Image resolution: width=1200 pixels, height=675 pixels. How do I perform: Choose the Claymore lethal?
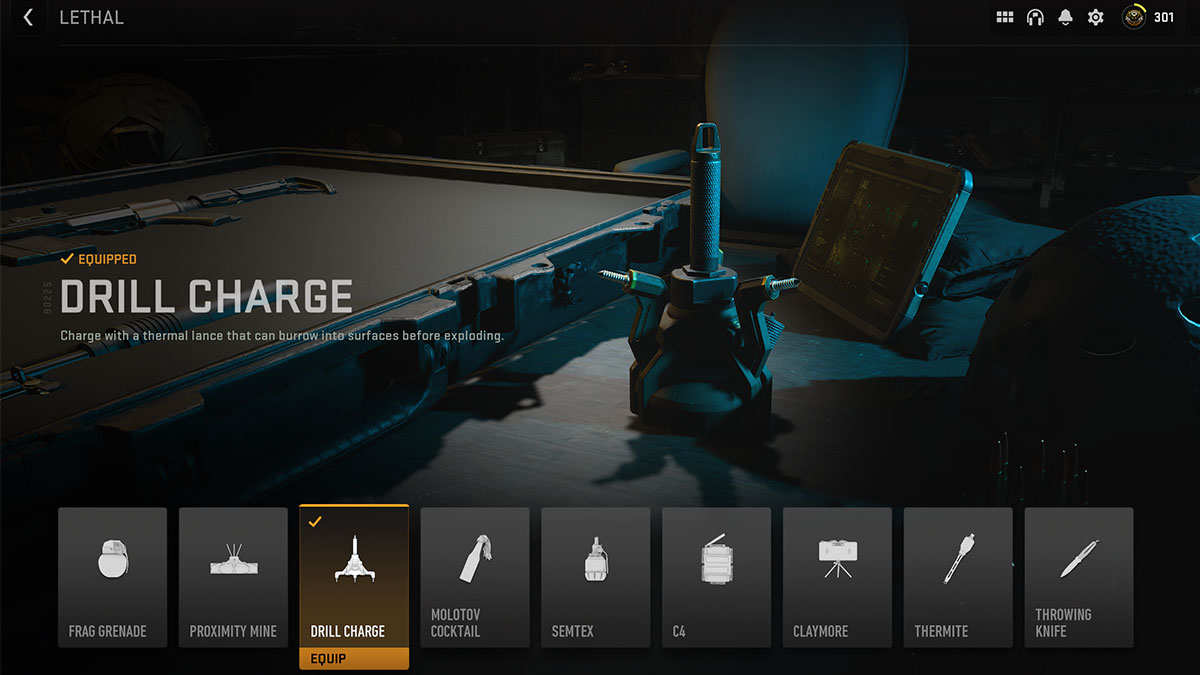coord(838,577)
